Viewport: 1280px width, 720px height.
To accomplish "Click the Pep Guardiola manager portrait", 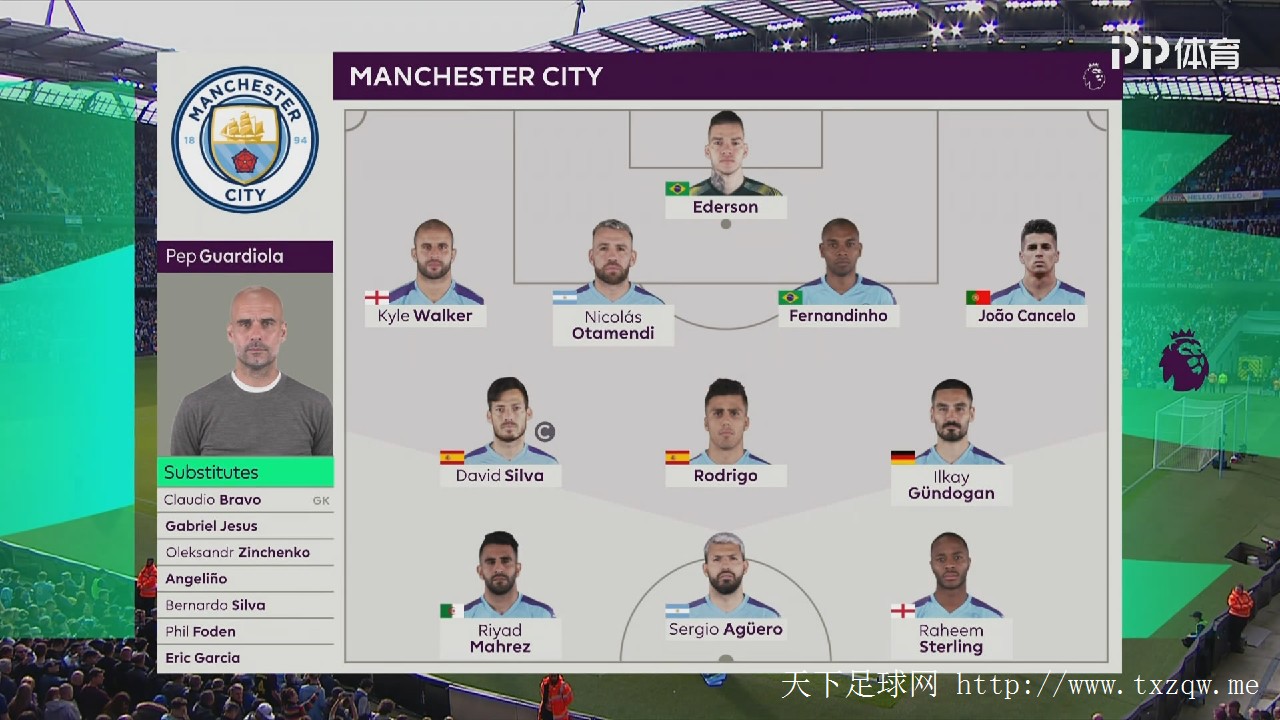I will 245,365.
